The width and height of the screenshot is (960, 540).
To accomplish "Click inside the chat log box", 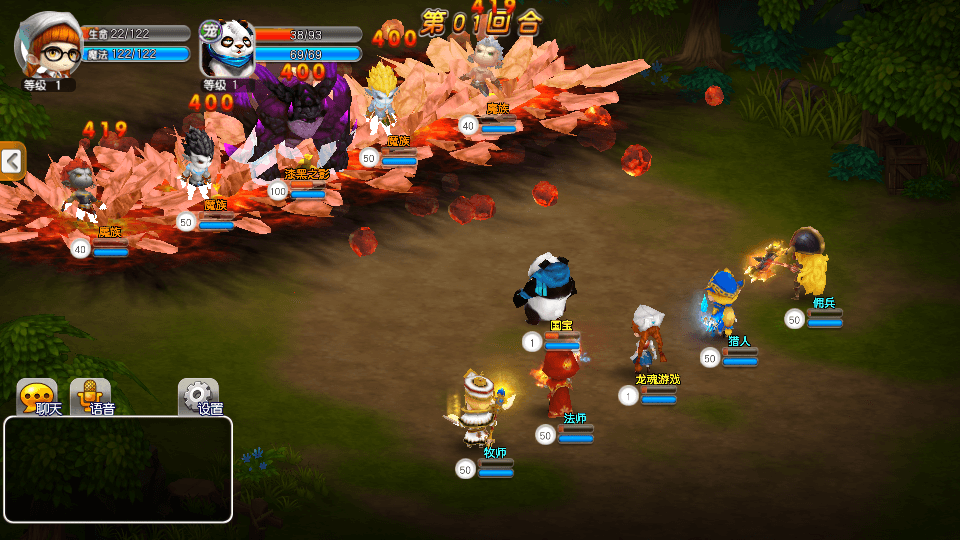I will point(118,469).
